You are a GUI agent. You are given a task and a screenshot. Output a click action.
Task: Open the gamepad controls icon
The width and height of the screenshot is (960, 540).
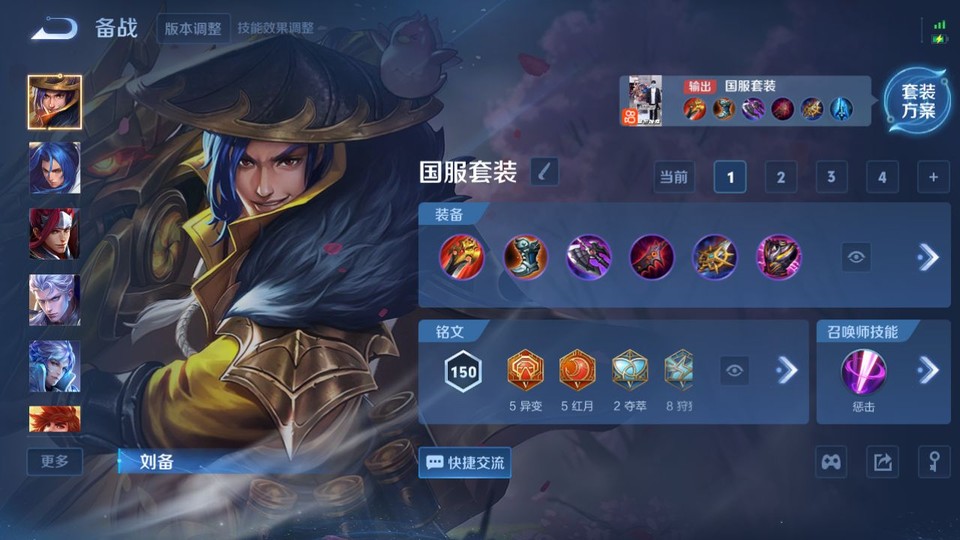(831, 462)
